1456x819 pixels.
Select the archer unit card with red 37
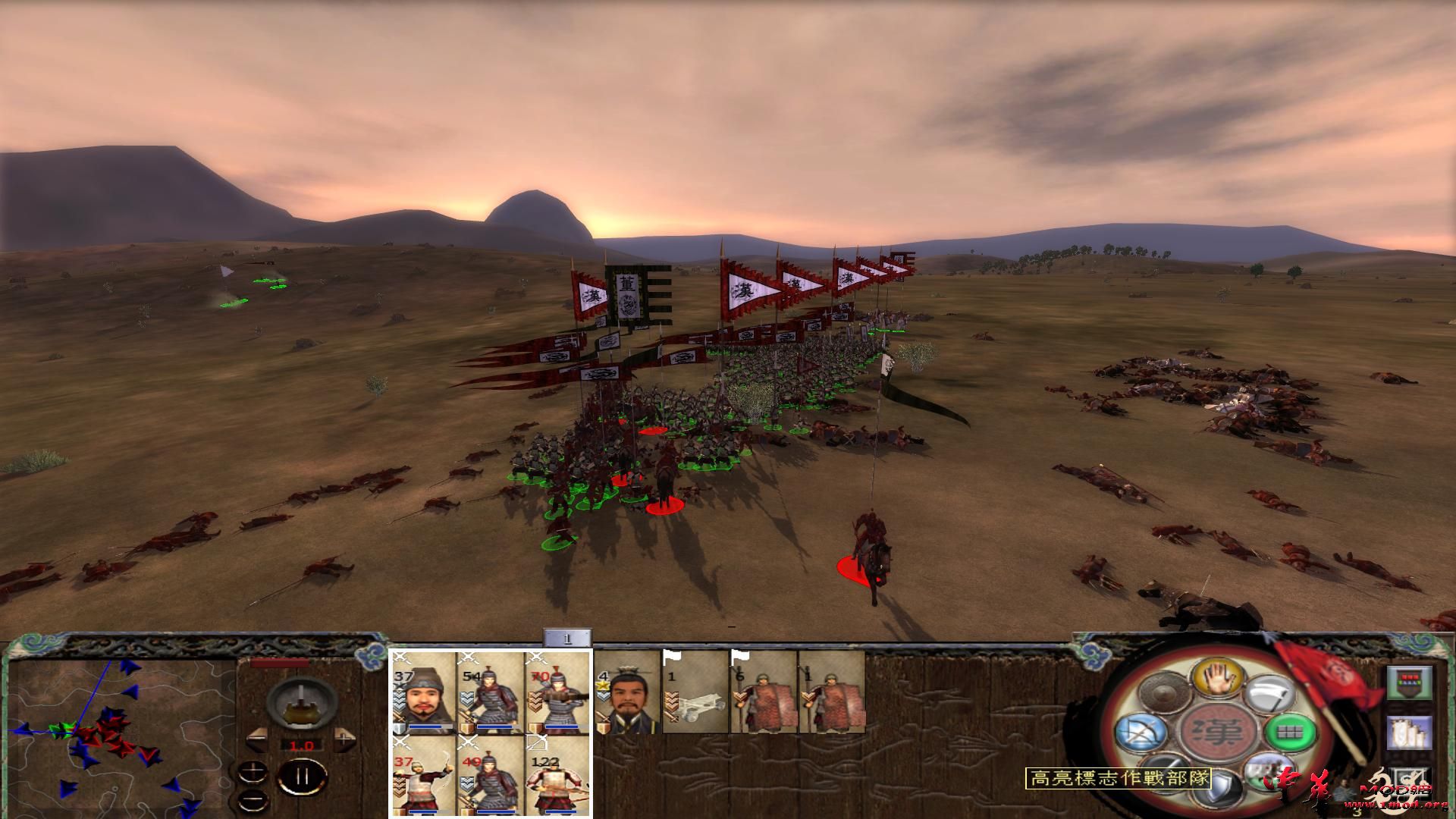point(423,775)
